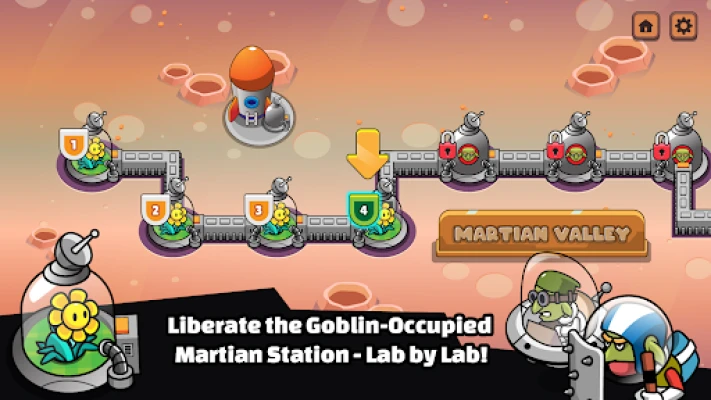Select level 1 lab node
Image resolution: width=711 pixels, height=400 pixels.
pos(88,155)
